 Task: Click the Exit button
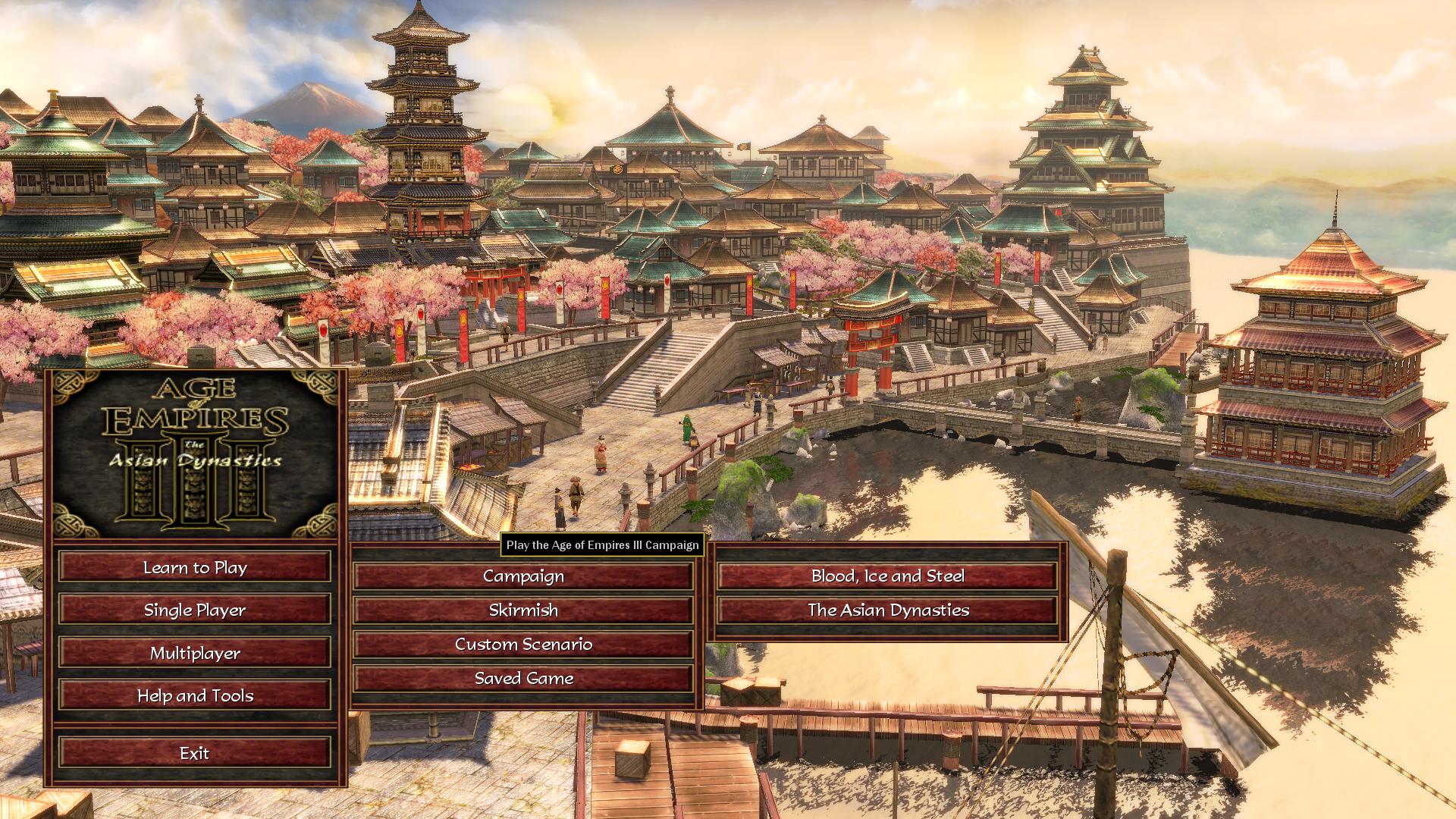[195, 753]
